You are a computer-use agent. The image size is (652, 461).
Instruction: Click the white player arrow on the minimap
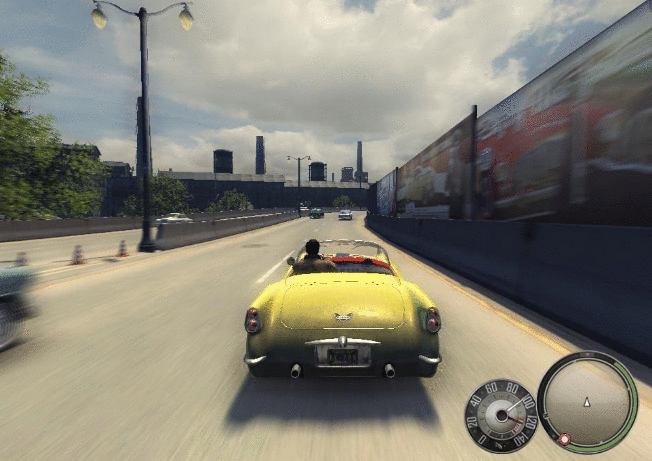(587, 401)
